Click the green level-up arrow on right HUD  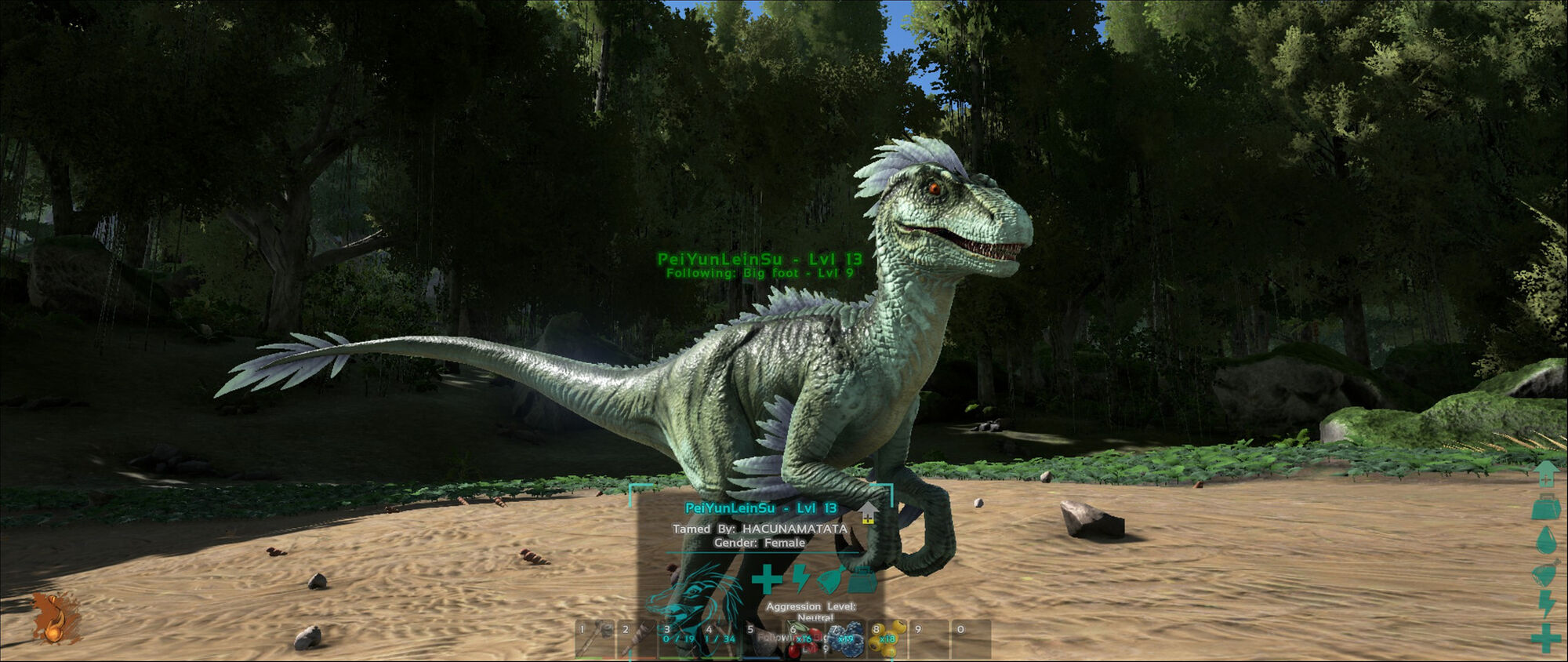1546,476
